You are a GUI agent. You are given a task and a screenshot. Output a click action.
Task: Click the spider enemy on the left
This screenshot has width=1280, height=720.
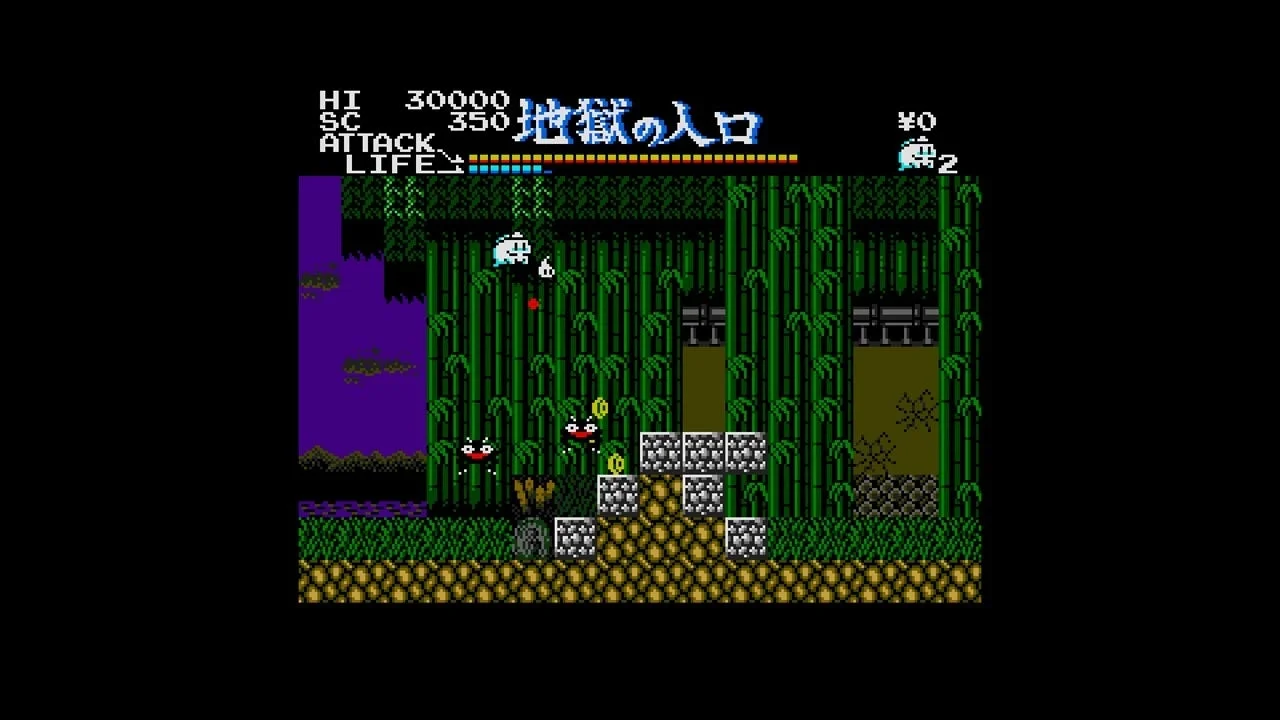[477, 450]
